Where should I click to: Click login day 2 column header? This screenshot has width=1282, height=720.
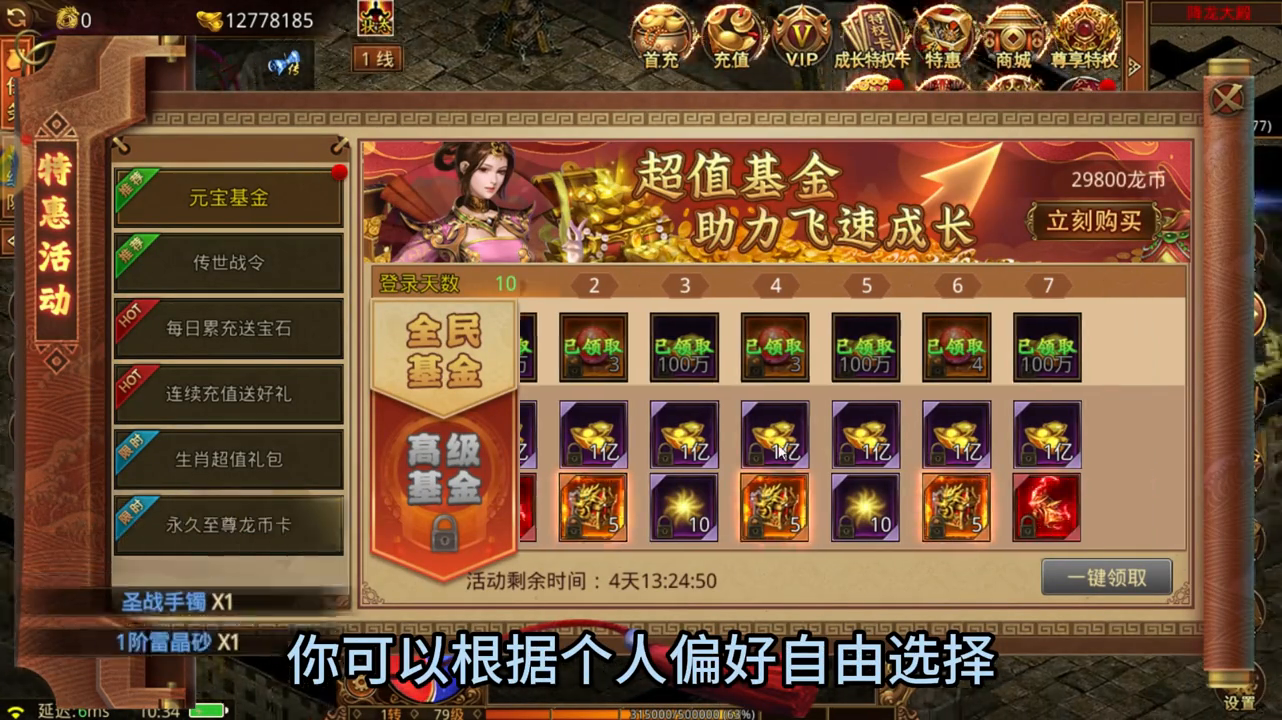tap(593, 285)
